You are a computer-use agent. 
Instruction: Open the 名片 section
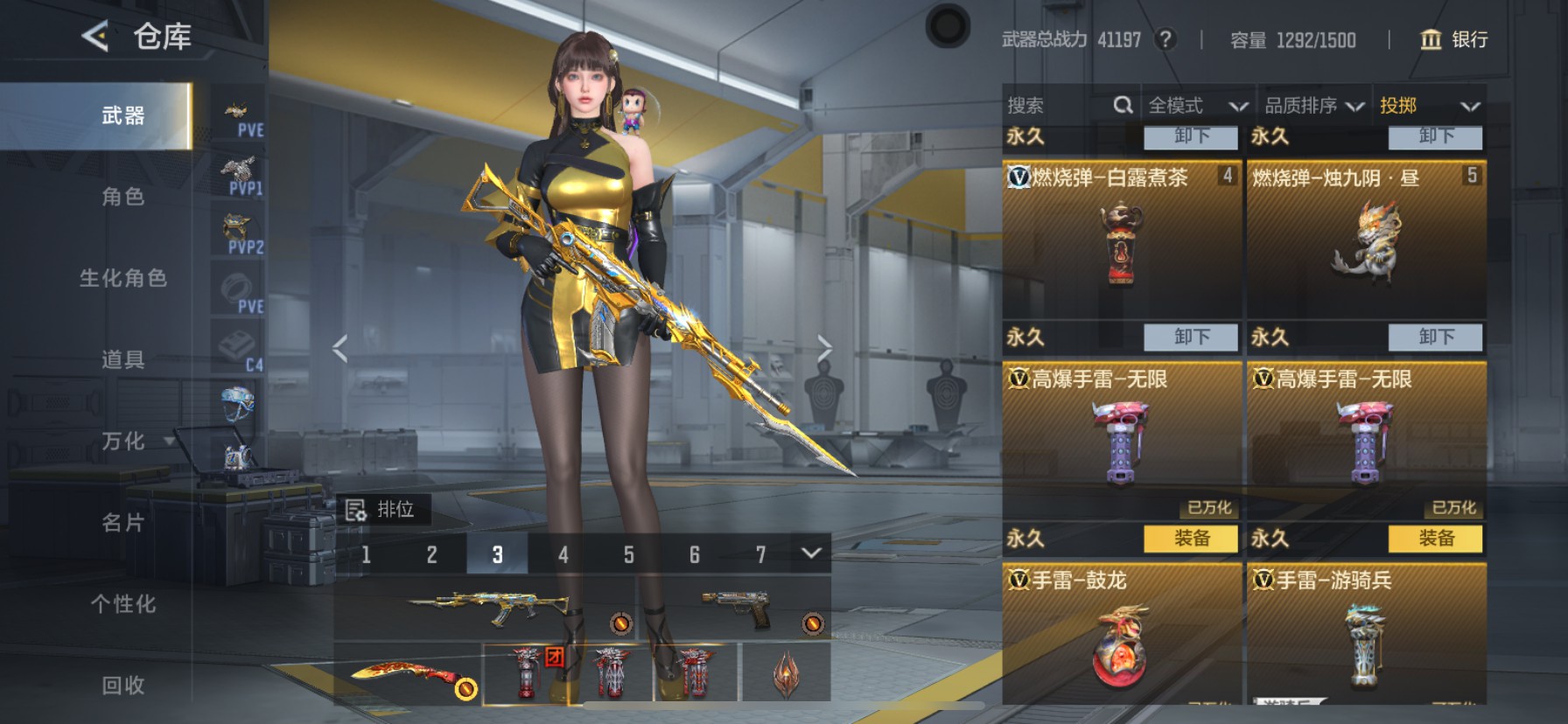click(122, 523)
